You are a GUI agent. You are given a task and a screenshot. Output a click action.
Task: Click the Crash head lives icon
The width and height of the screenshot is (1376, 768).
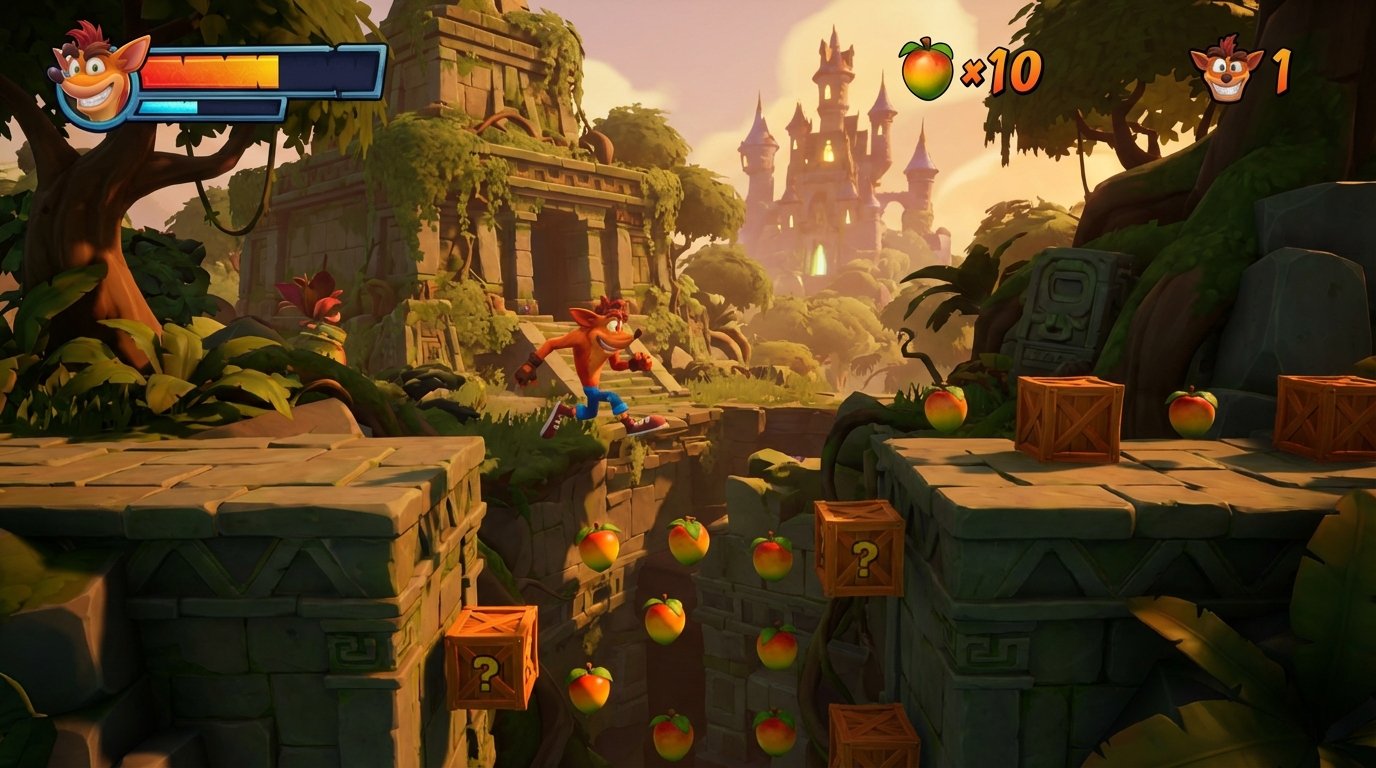click(x=1226, y=69)
